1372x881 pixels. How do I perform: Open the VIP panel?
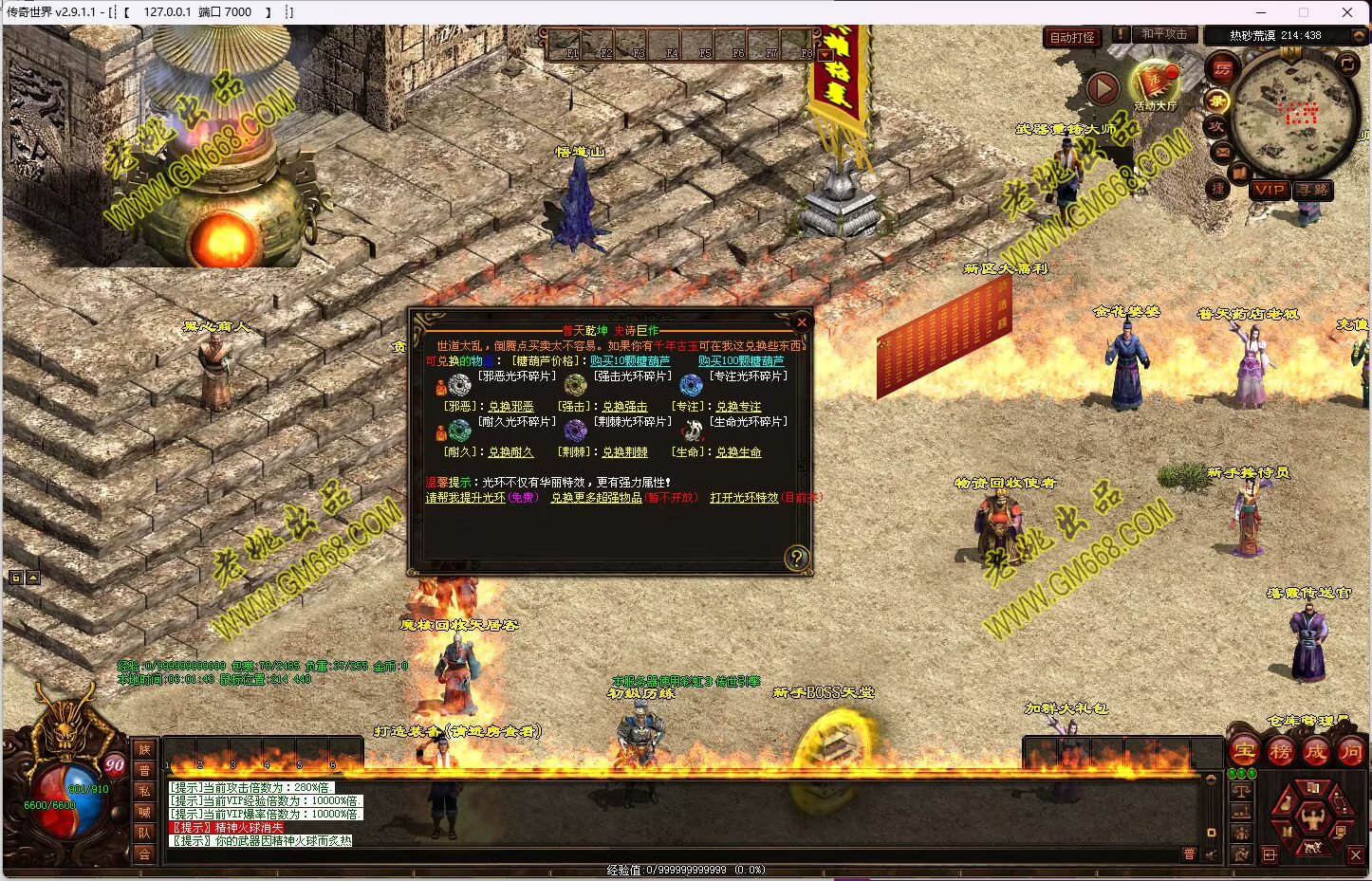[x=1269, y=190]
